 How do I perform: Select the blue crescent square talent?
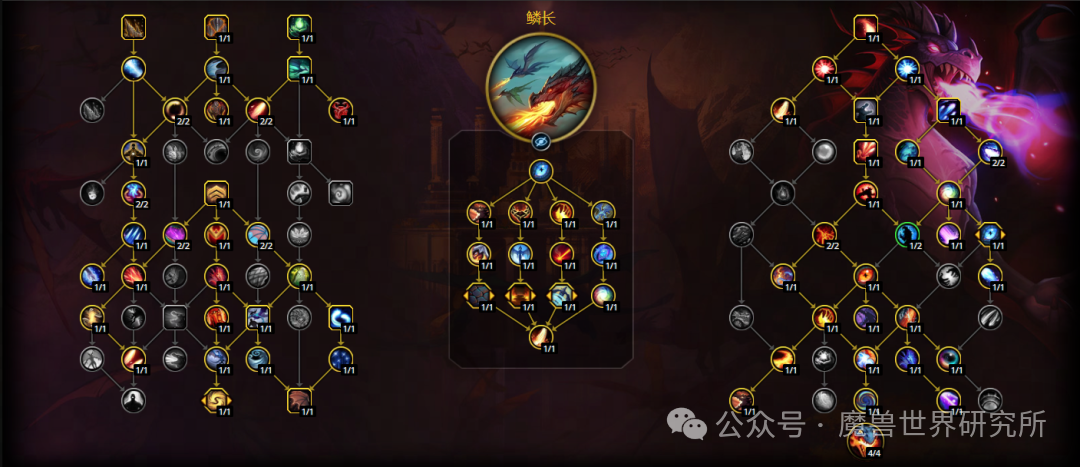340,317
